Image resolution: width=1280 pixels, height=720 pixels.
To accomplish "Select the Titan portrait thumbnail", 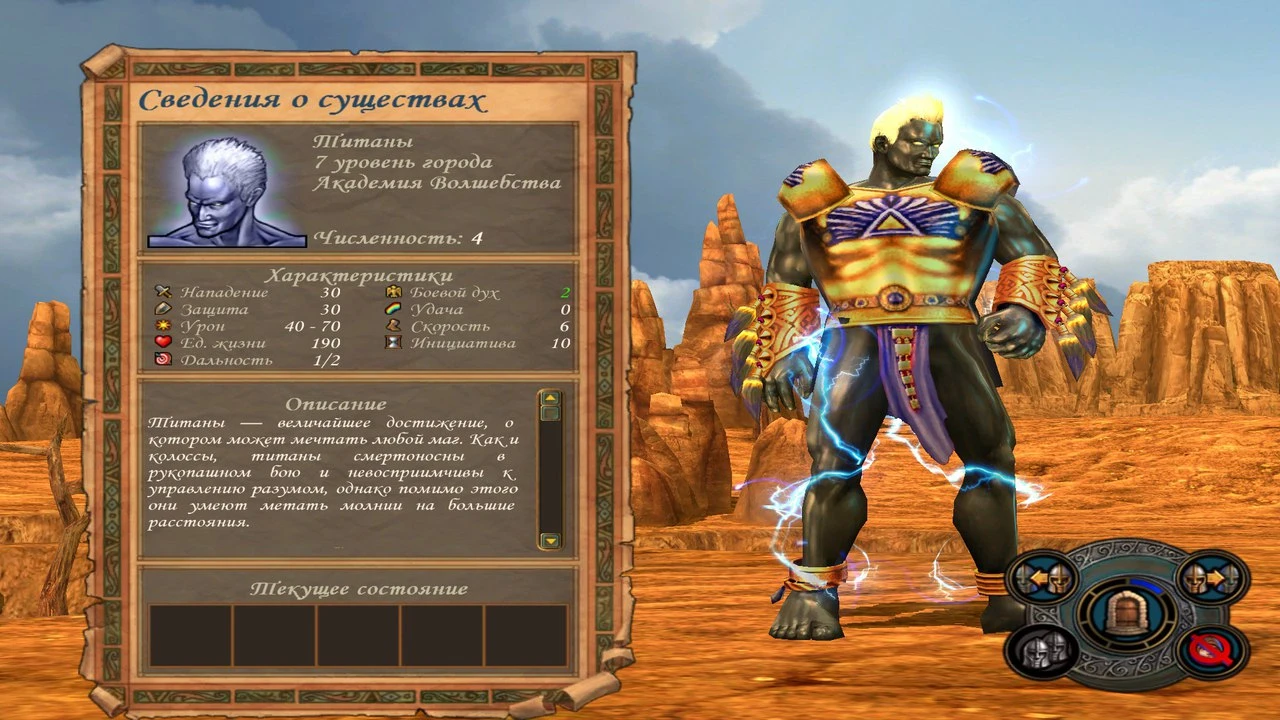I will [x=227, y=192].
